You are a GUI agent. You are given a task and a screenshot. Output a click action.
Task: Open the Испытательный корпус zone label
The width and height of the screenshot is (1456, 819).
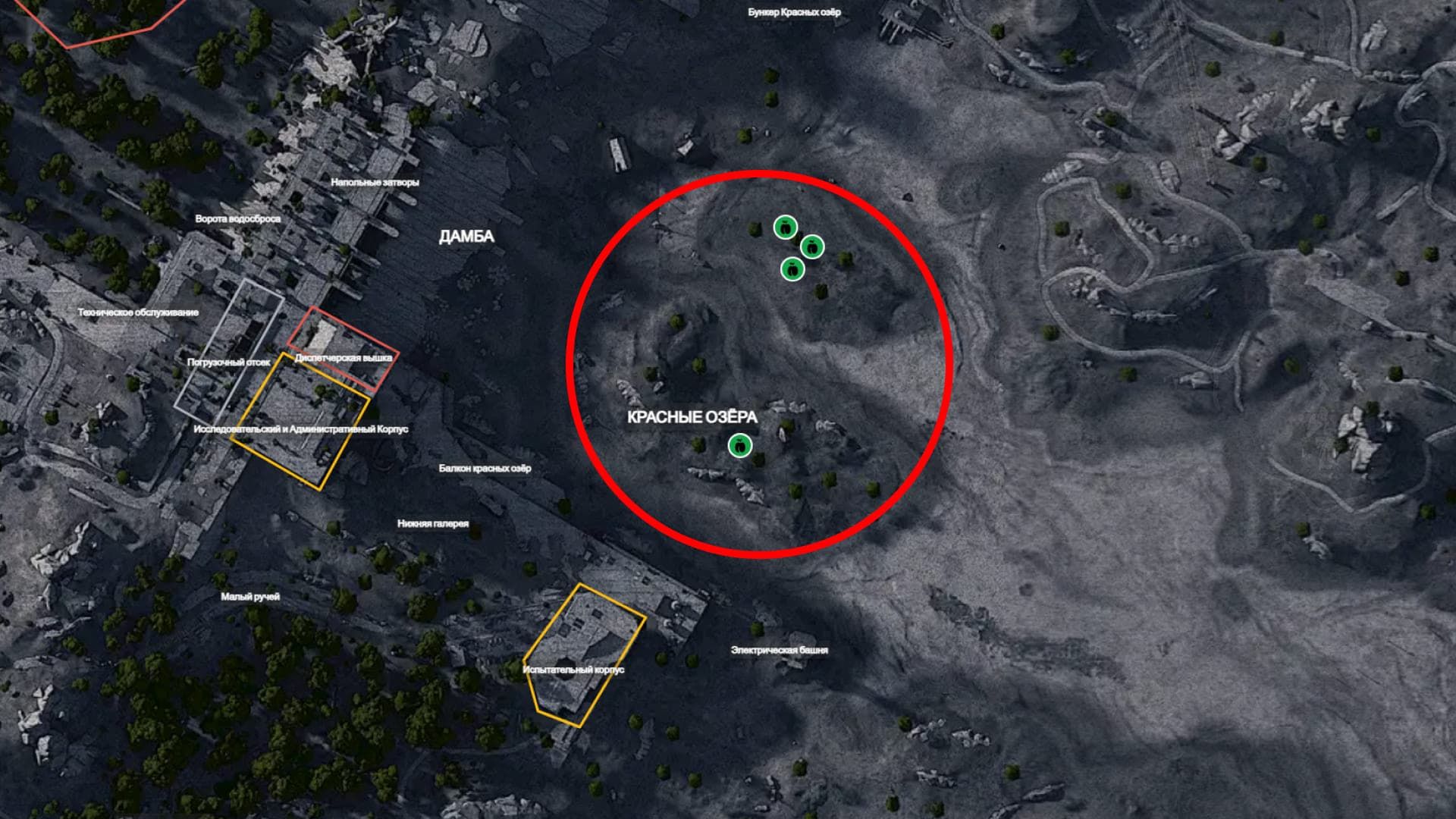pos(573,670)
